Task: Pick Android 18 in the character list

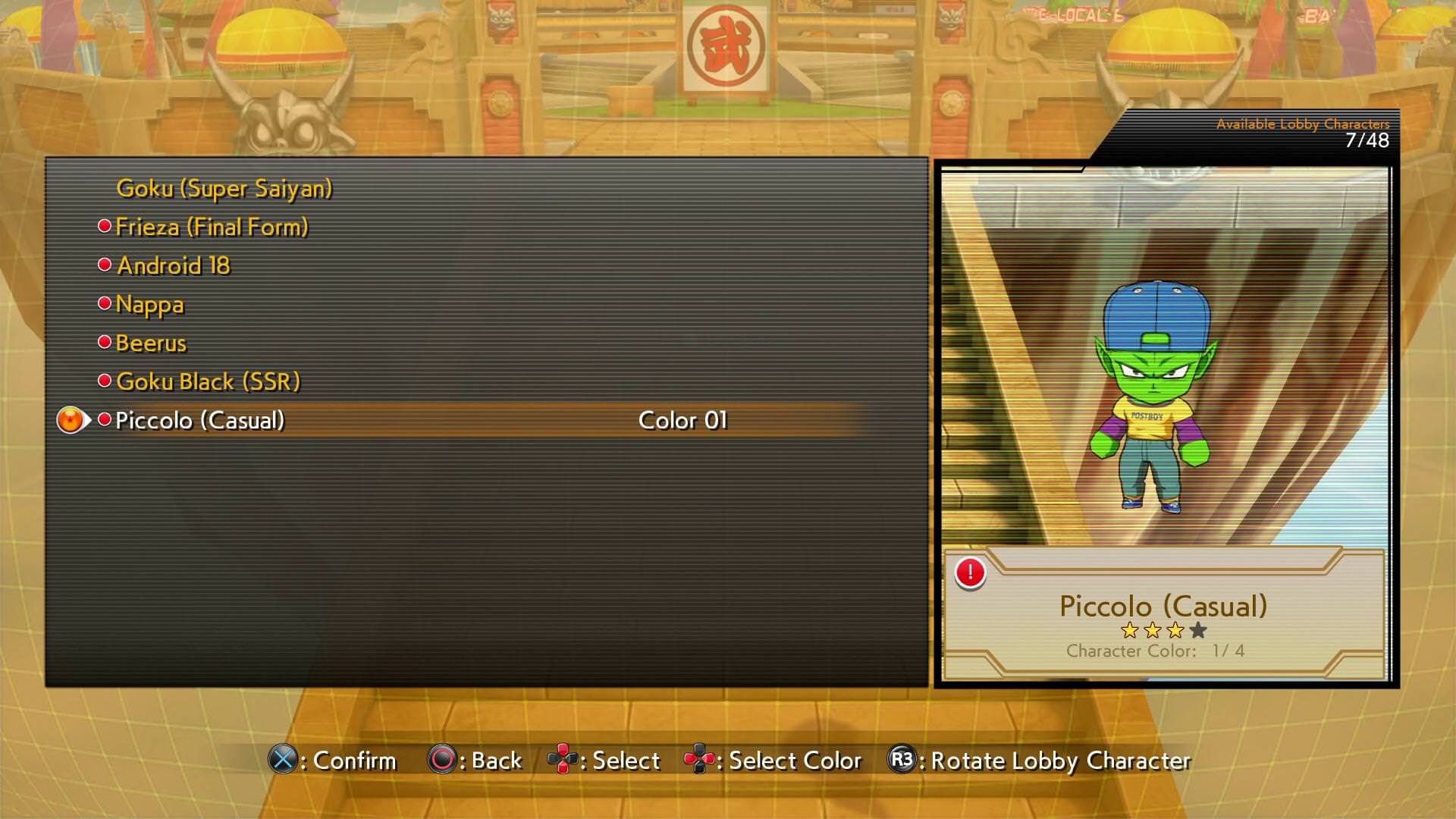Action: click(173, 265)
